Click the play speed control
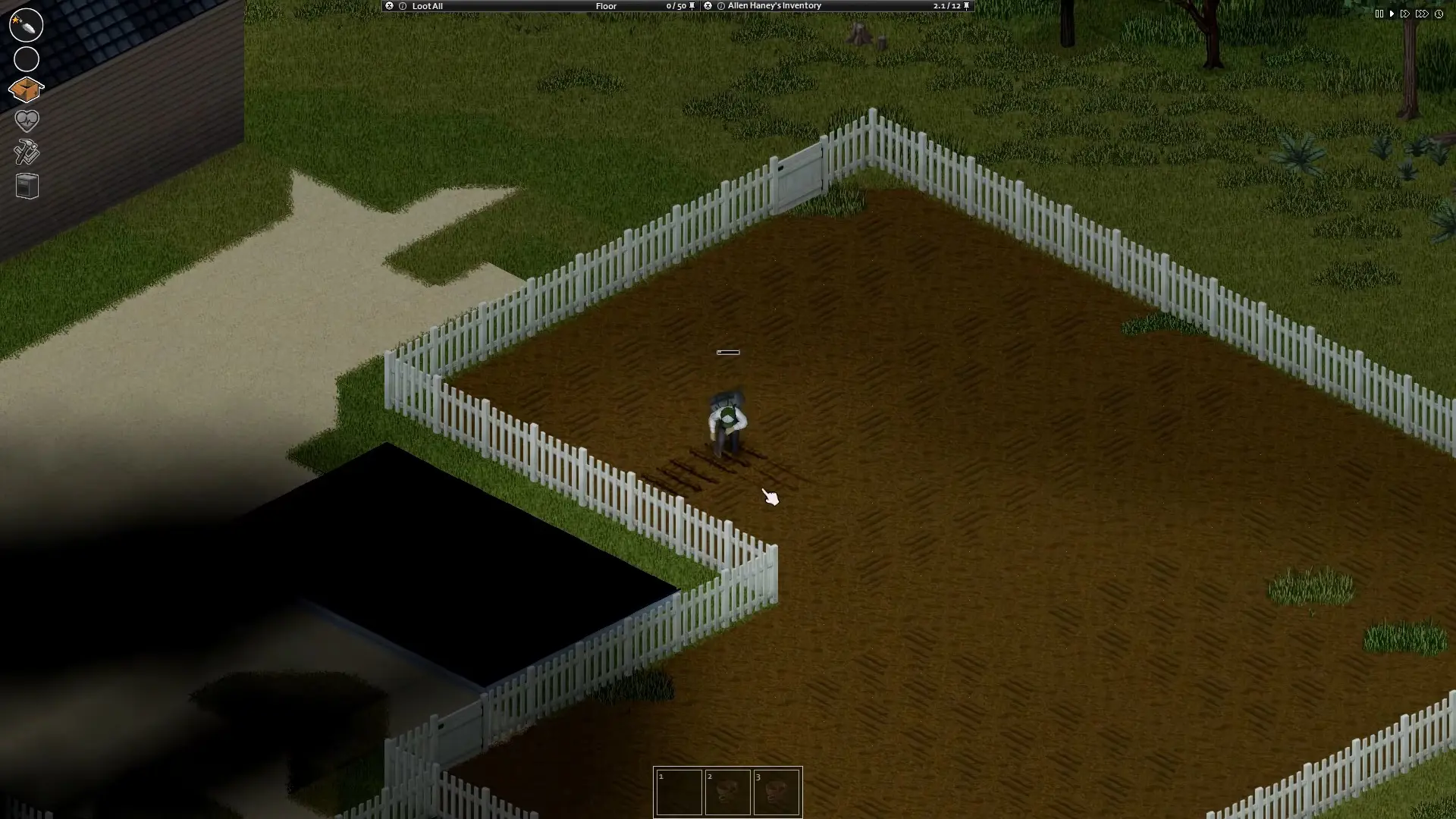The height and width of the screenshot is (819, 1456). 1392,14
